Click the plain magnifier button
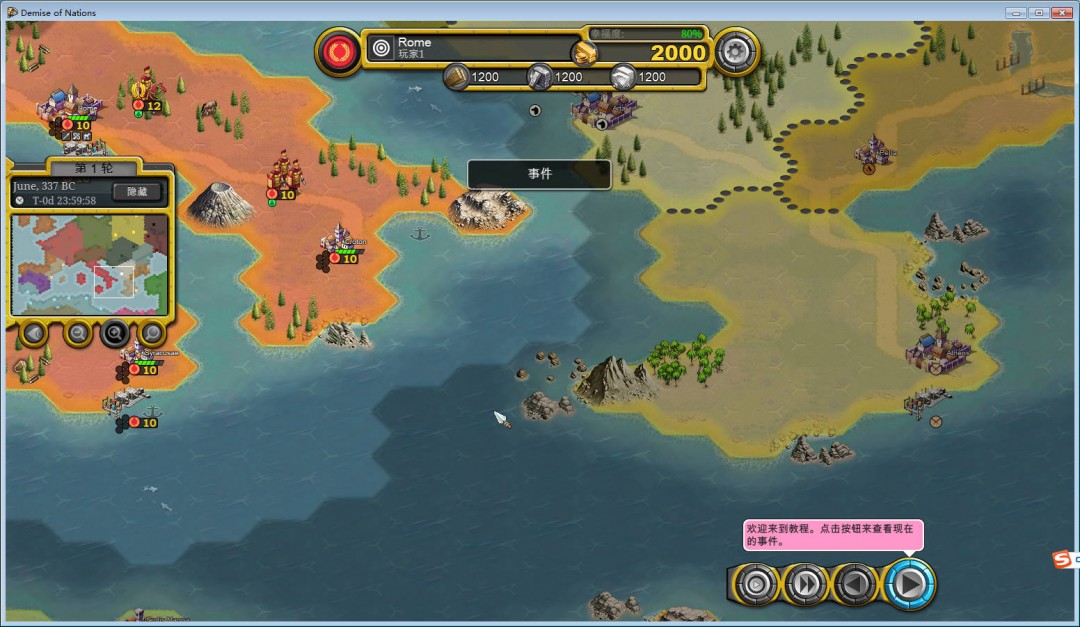Screen dimensions: 1080x627 tap(152, 333)
